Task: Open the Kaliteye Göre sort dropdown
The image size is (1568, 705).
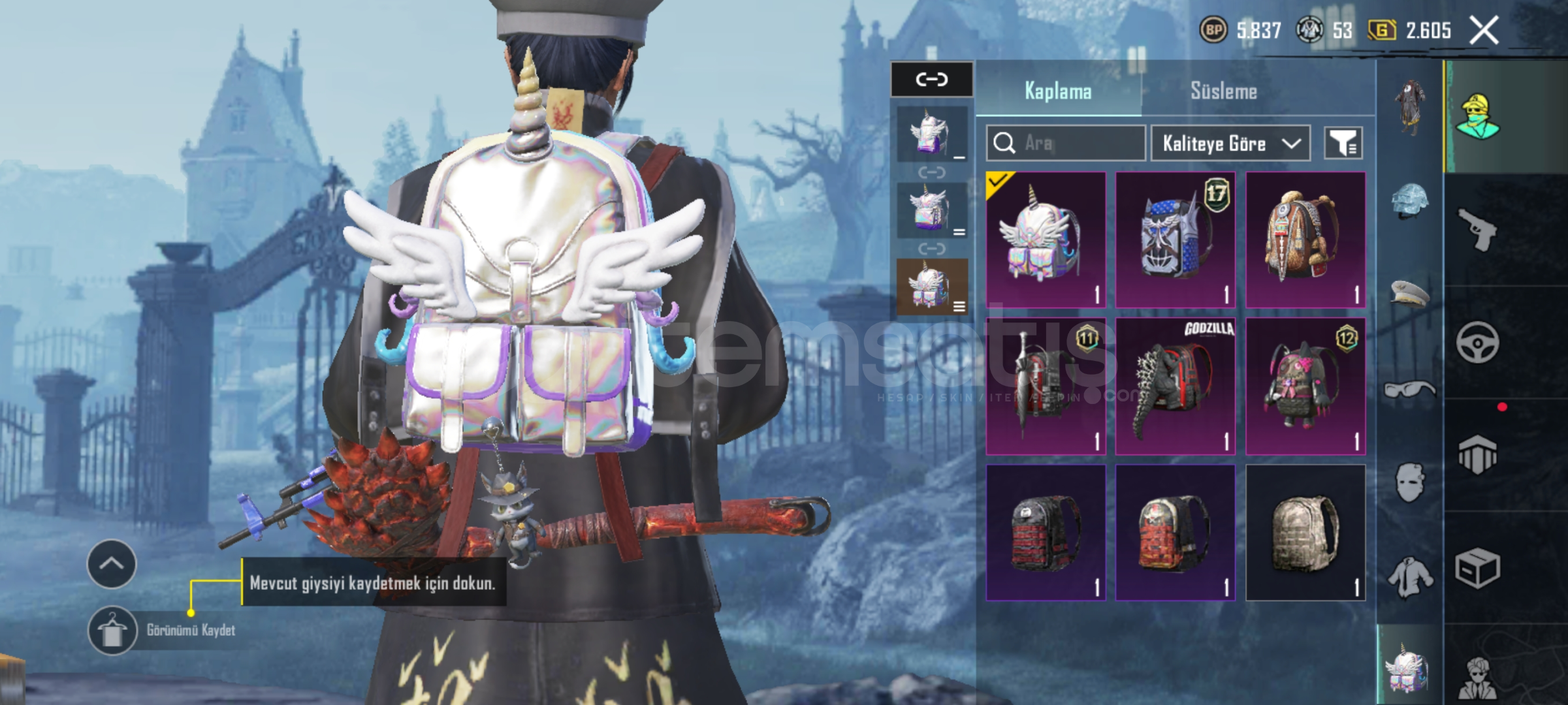Action: [1230, 143]
